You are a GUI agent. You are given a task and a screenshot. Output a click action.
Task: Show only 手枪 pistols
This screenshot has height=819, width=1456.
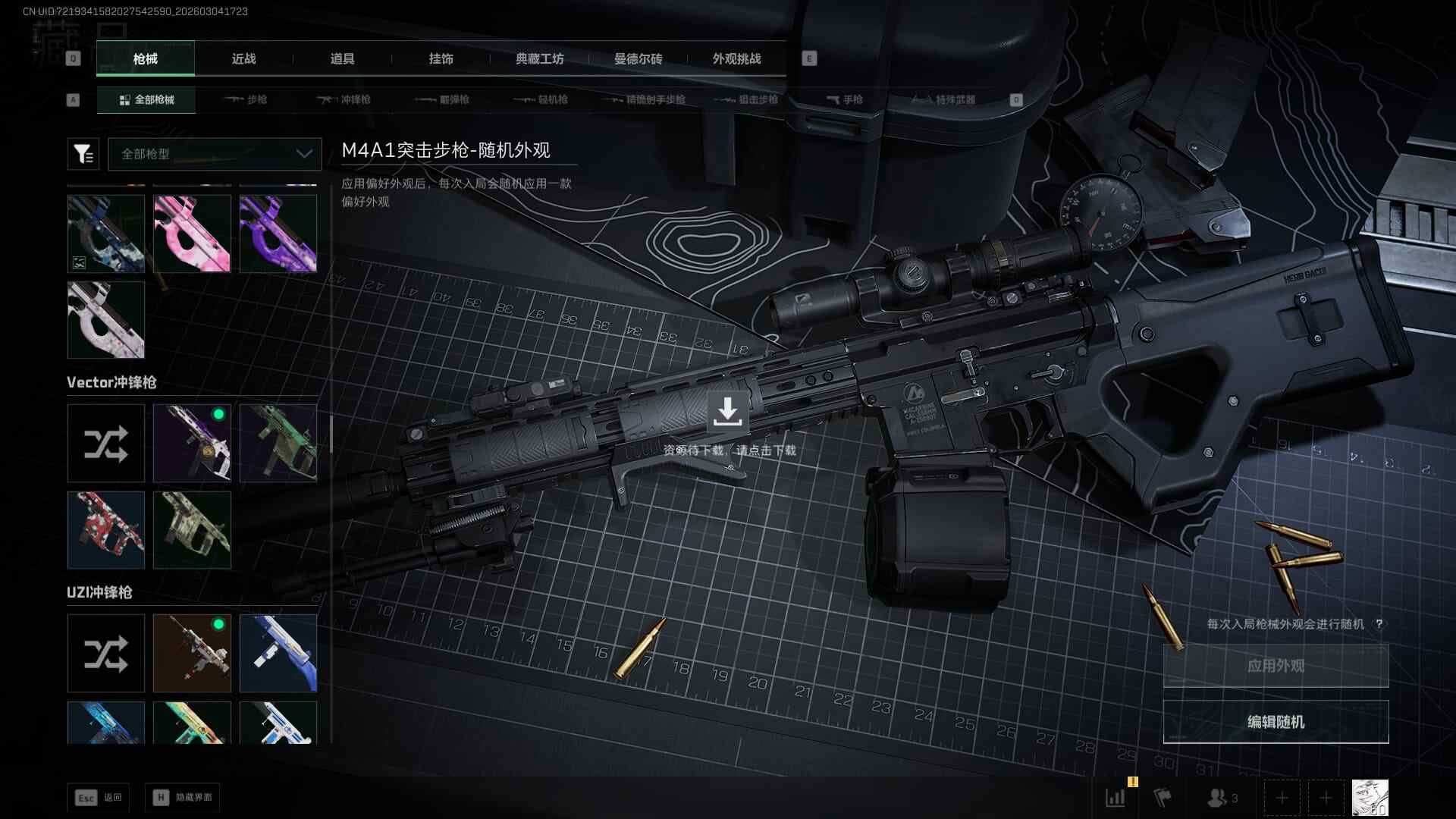click(845, 99)
